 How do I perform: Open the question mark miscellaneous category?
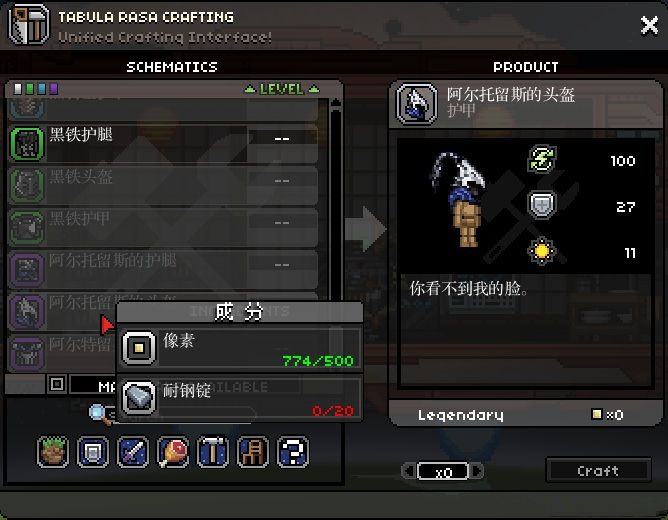(x=291, y=451)
